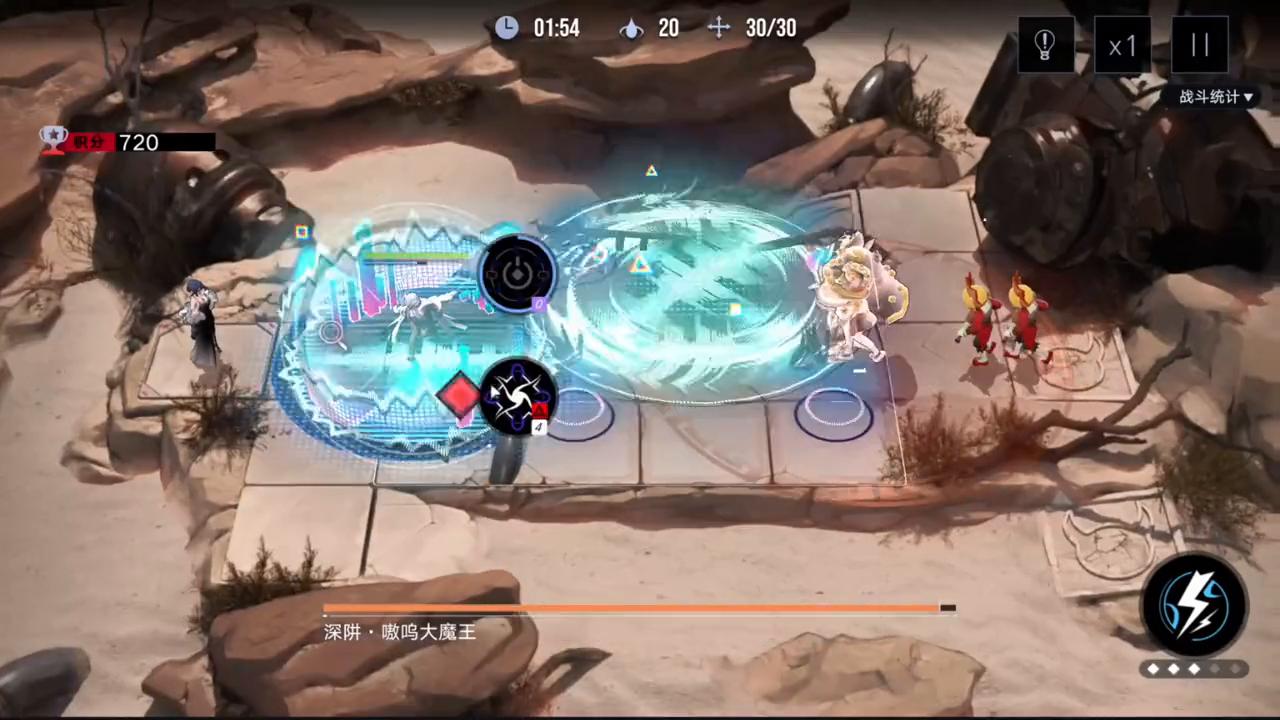The height and width of the screenshot is (720, 1280).
Task: Activate the lightning skill ability
Action: point(1197,600)
